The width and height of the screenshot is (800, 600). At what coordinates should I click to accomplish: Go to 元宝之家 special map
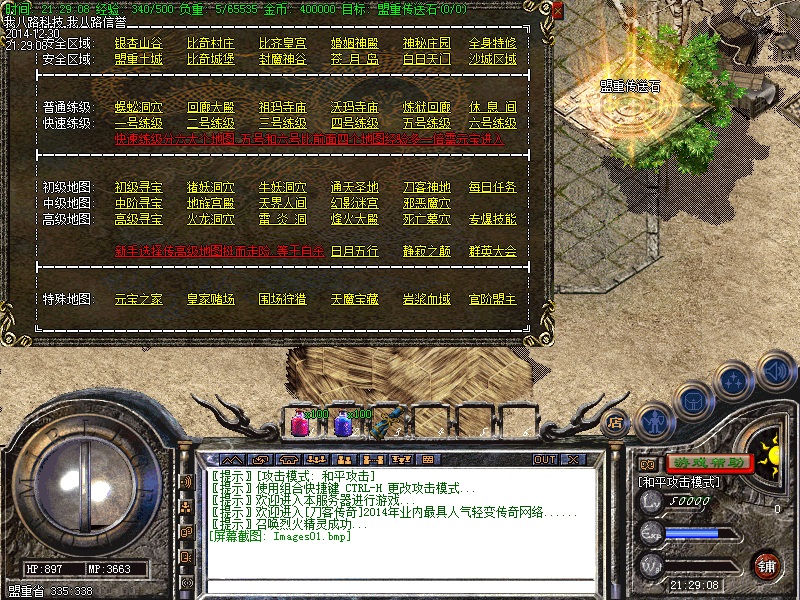coord(138,299)
